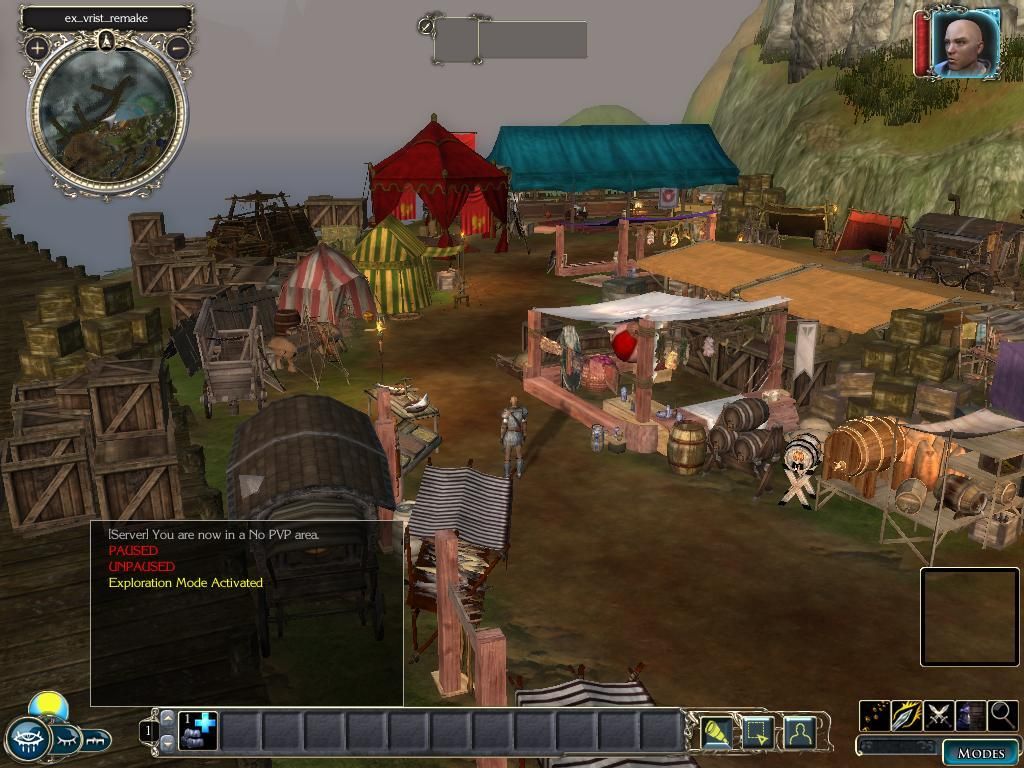Viewport: 1024px width, 768px height.
Task: Zoom in the minimap with the plus button
Action: 38,47
